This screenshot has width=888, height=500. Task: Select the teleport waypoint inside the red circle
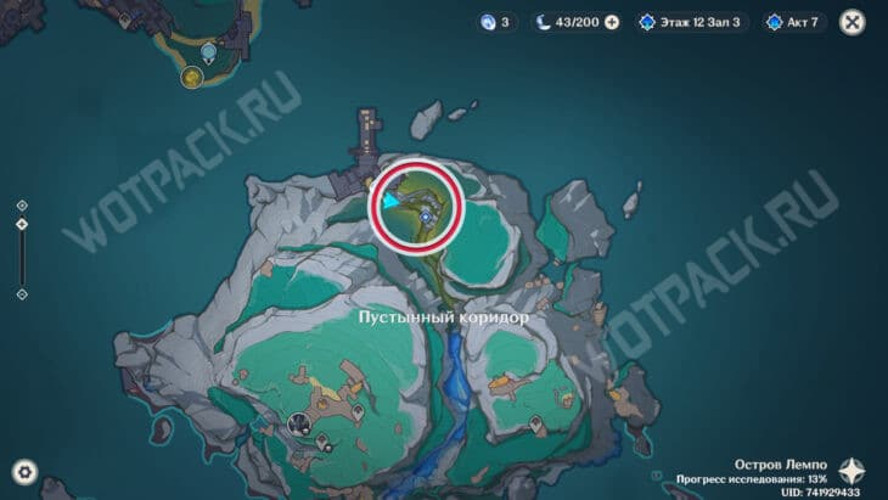click(x=426, y=214)
